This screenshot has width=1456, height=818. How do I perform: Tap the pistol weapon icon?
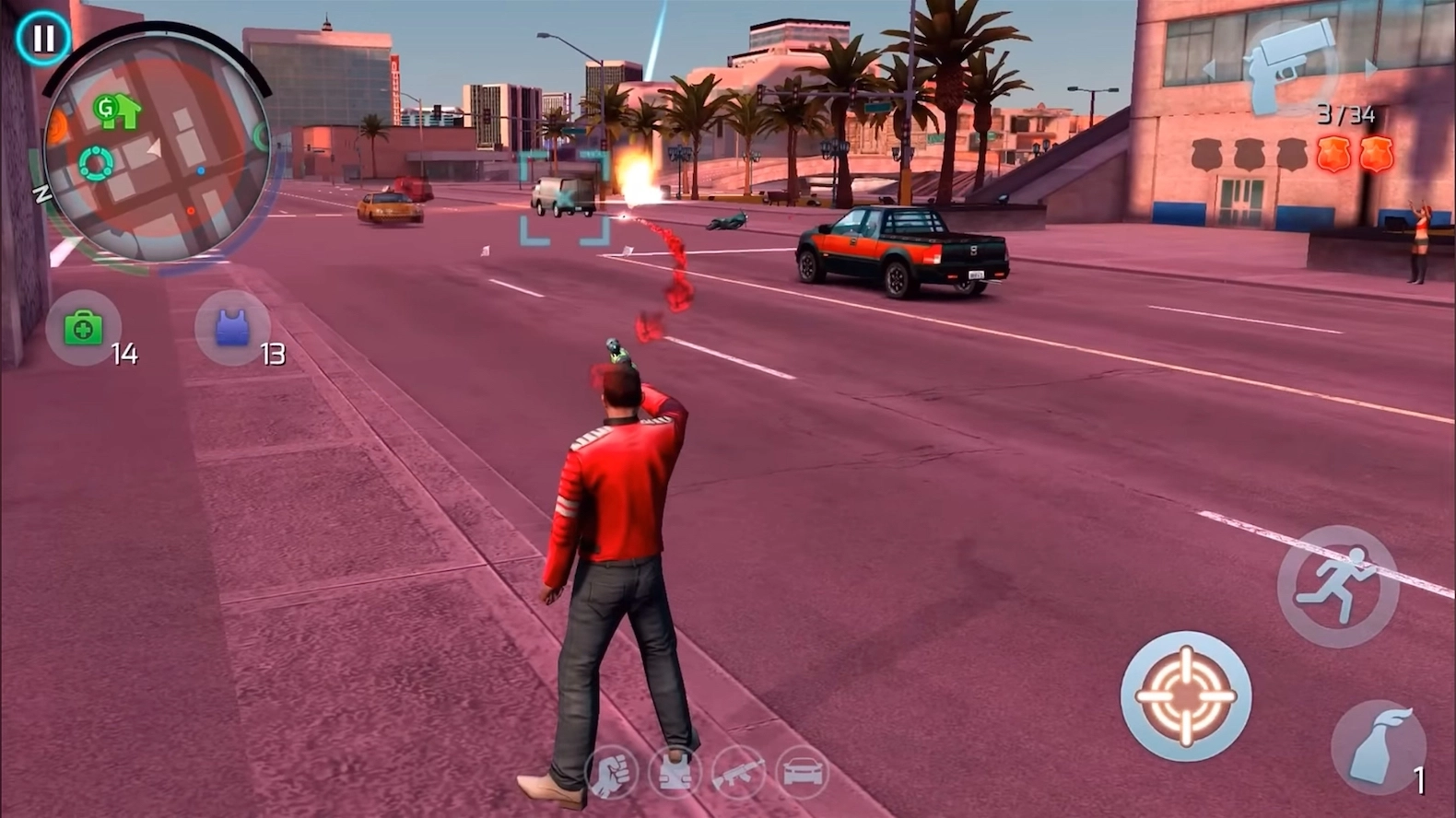pyautogui.click(x=1290, y=63)
